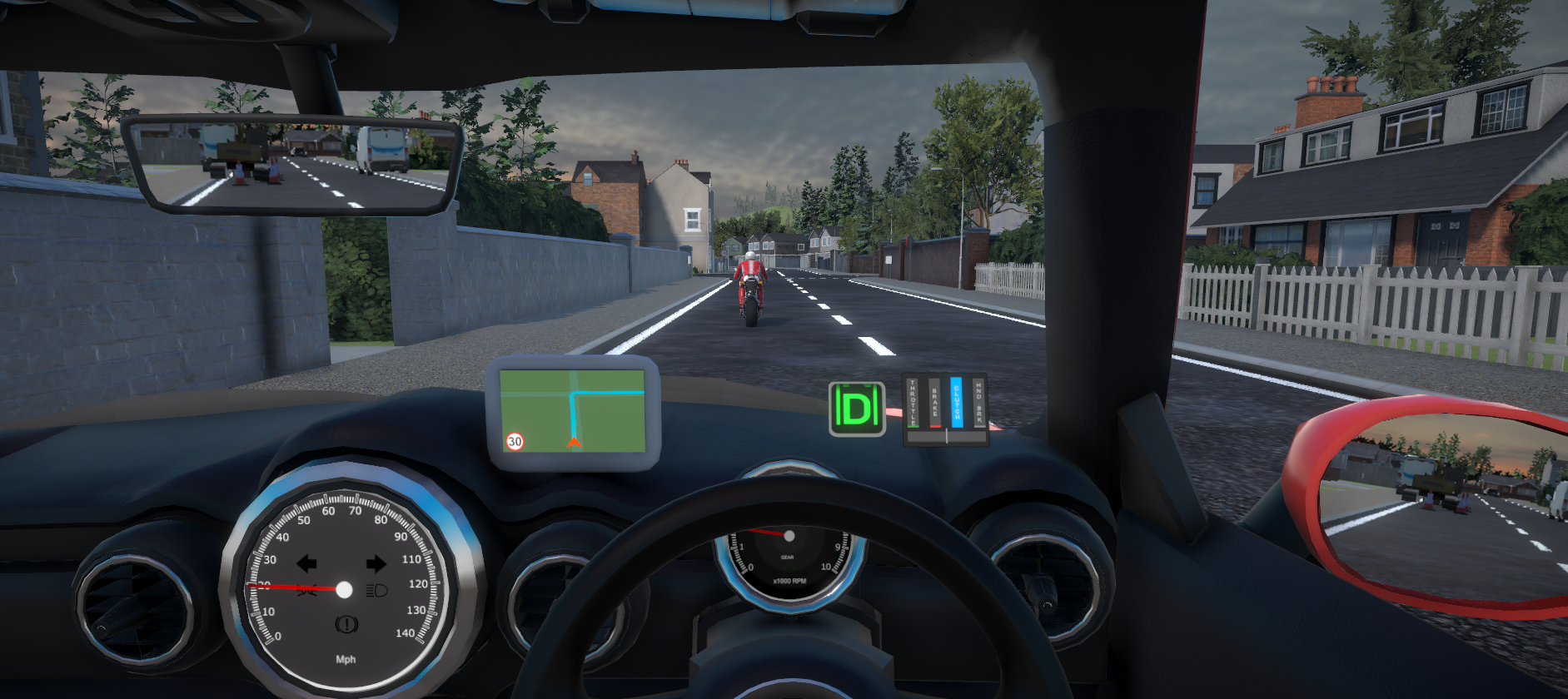The width and height of the screenshot is (1568, 699).
Task: Open the GPS navigation map screen
Action: (572, 410)
